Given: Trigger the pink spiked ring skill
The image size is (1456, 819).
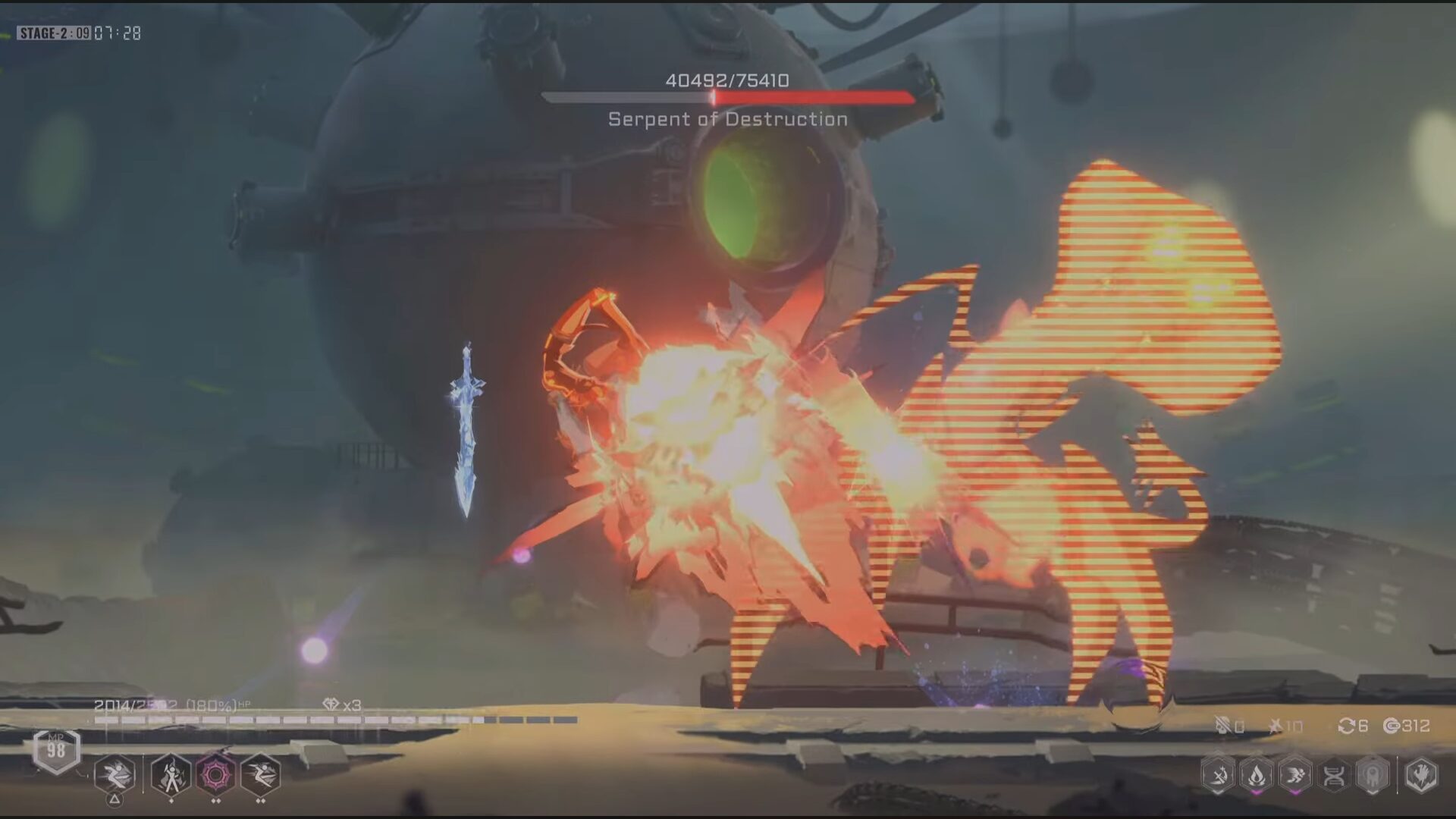Looking at the screenshot, I should (216, 775).
